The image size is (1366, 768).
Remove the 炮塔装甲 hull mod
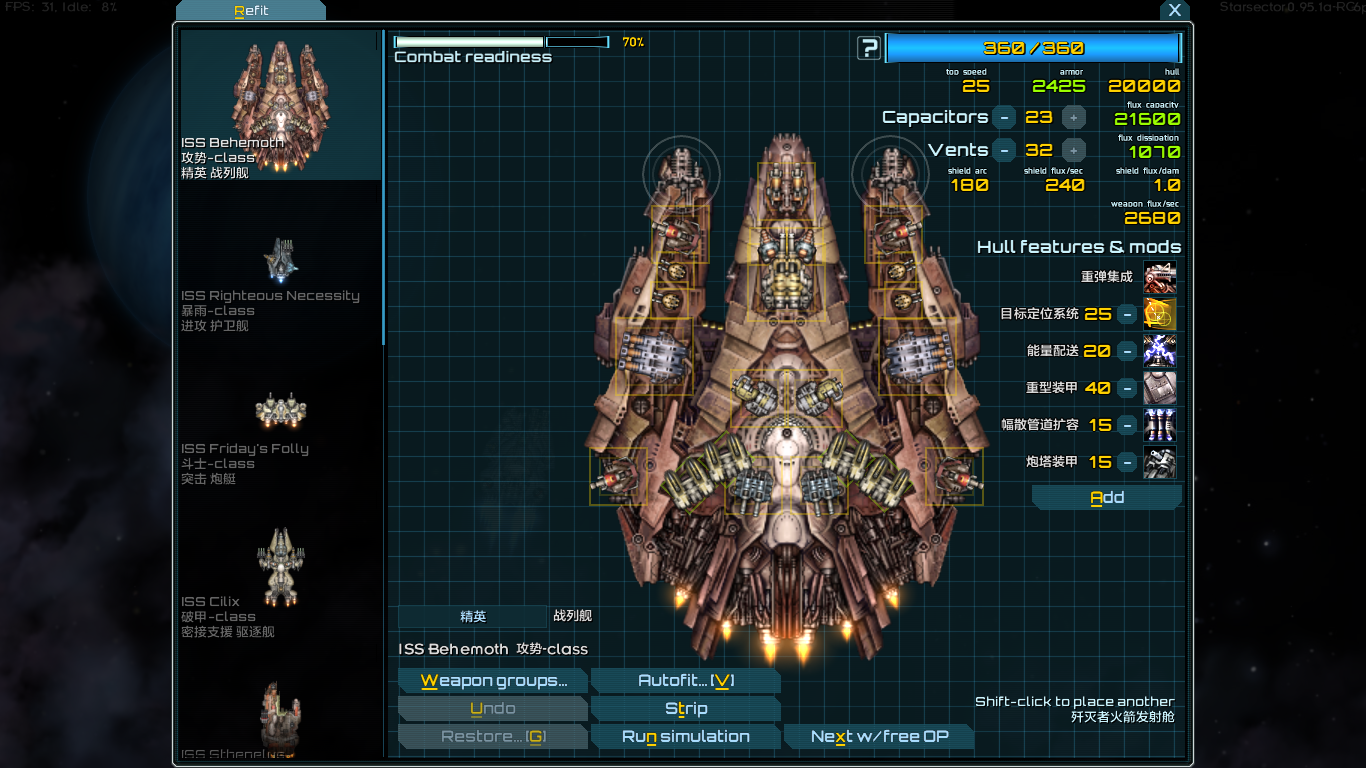(x=1127, y=462)
